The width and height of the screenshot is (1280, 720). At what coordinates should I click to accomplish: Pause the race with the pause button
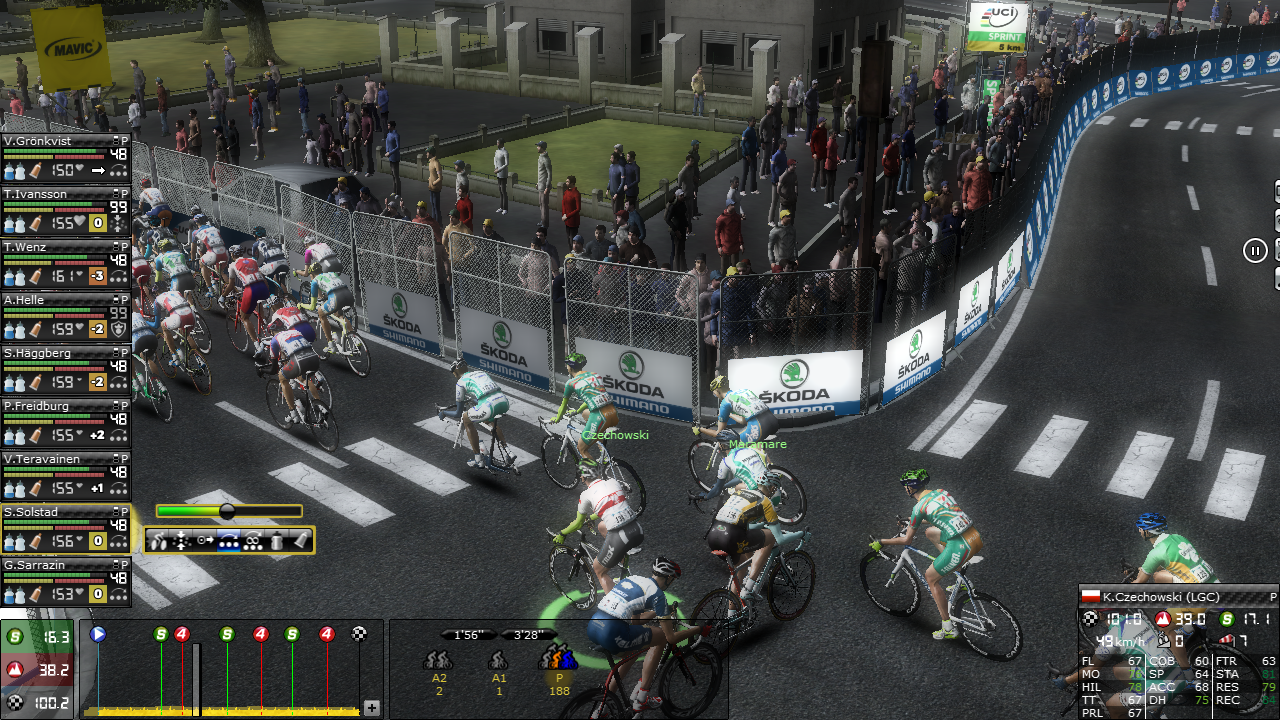1255,250
